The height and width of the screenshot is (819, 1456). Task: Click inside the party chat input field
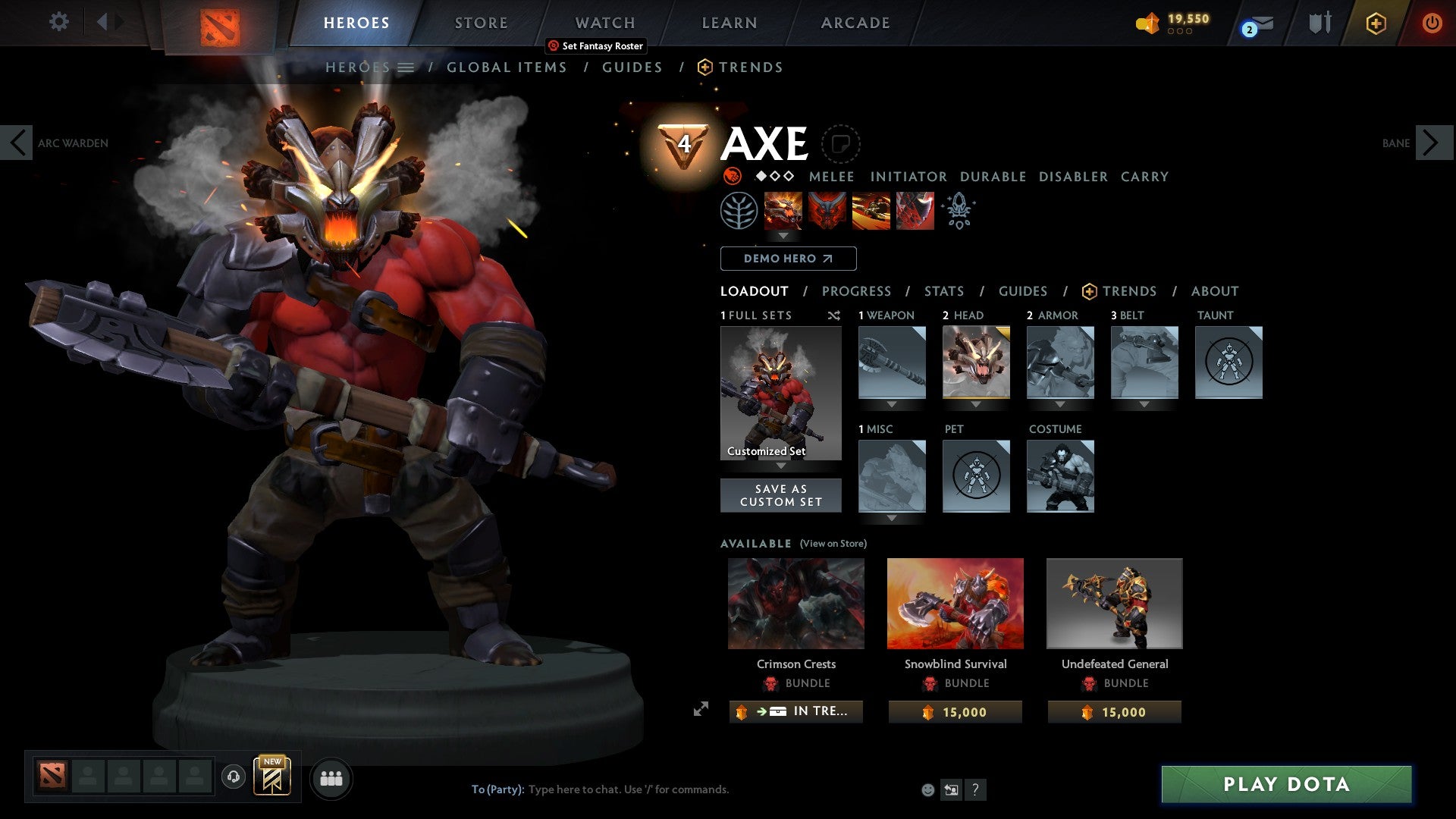coord(629,789)
